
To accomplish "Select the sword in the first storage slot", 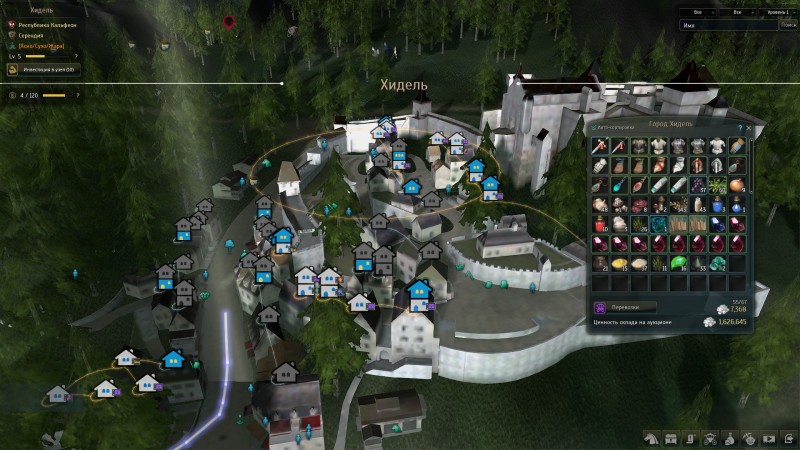I will point(600,146).
